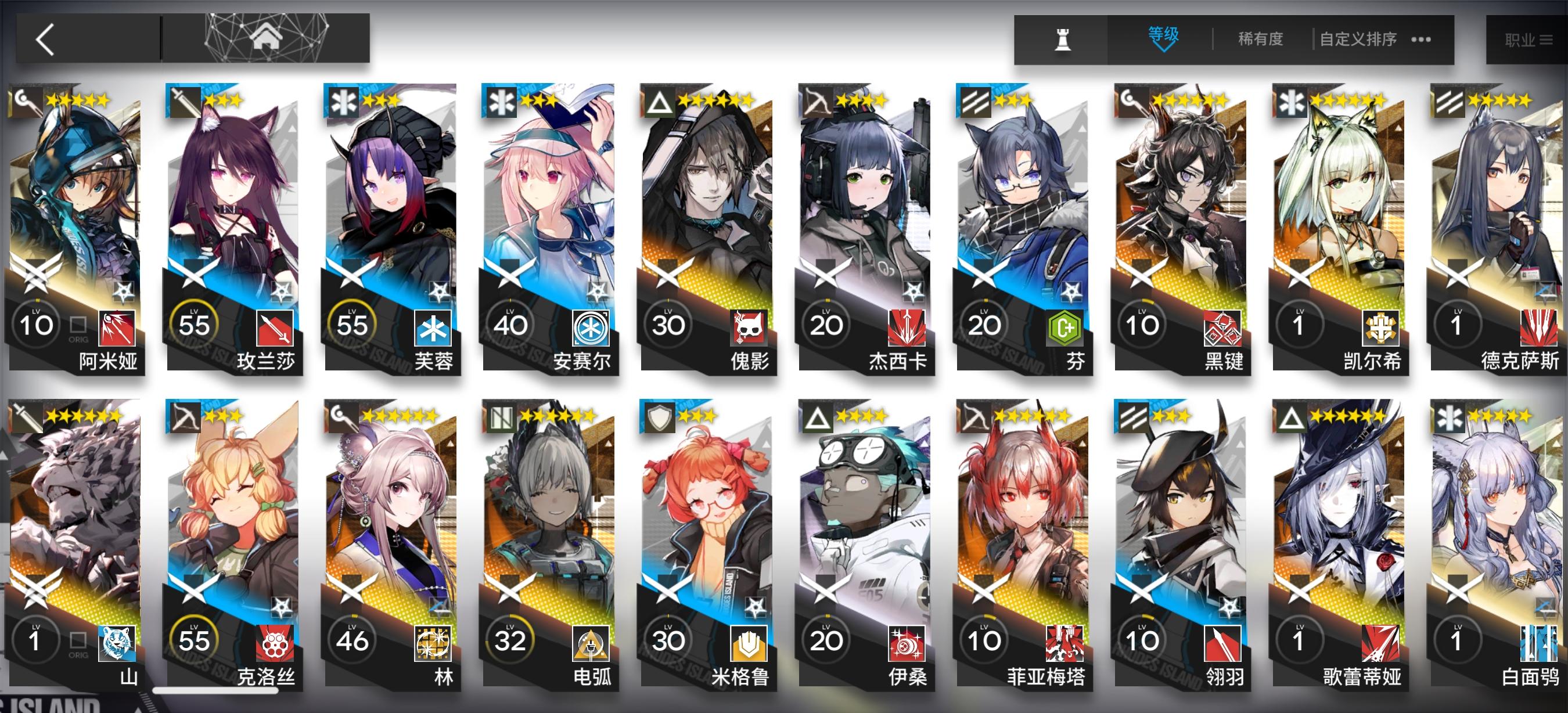Viewport: 1568px width, 713px height.
Task: Open the ••• extra sort options menu
Action: (x=1420, y=38)
